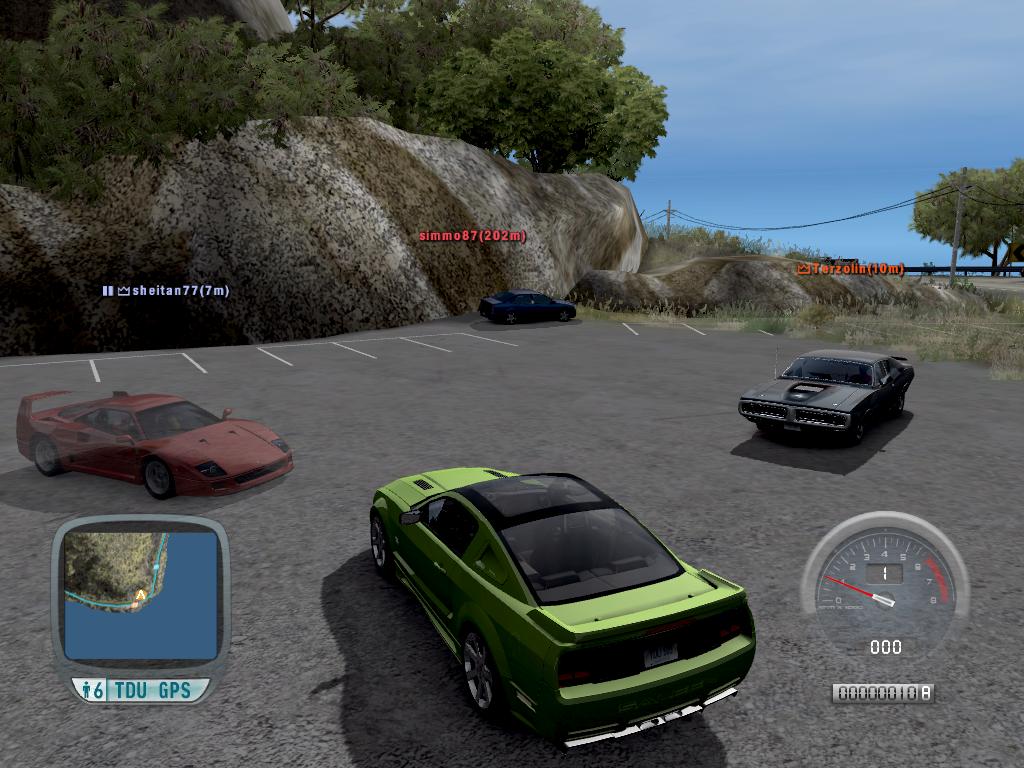Select player tag simmo87

472,236
